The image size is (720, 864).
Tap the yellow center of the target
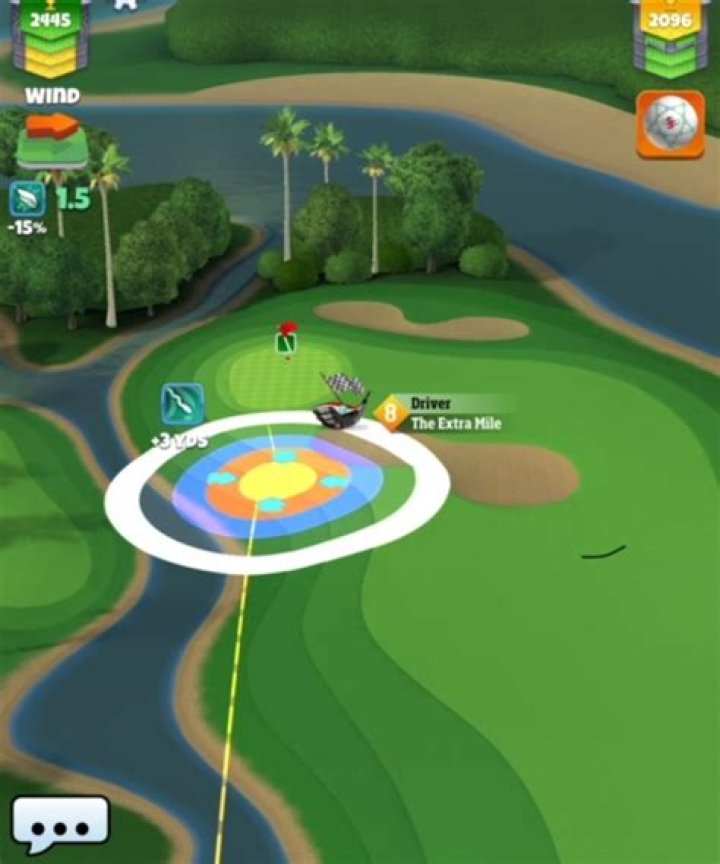[x=276, y=483]
